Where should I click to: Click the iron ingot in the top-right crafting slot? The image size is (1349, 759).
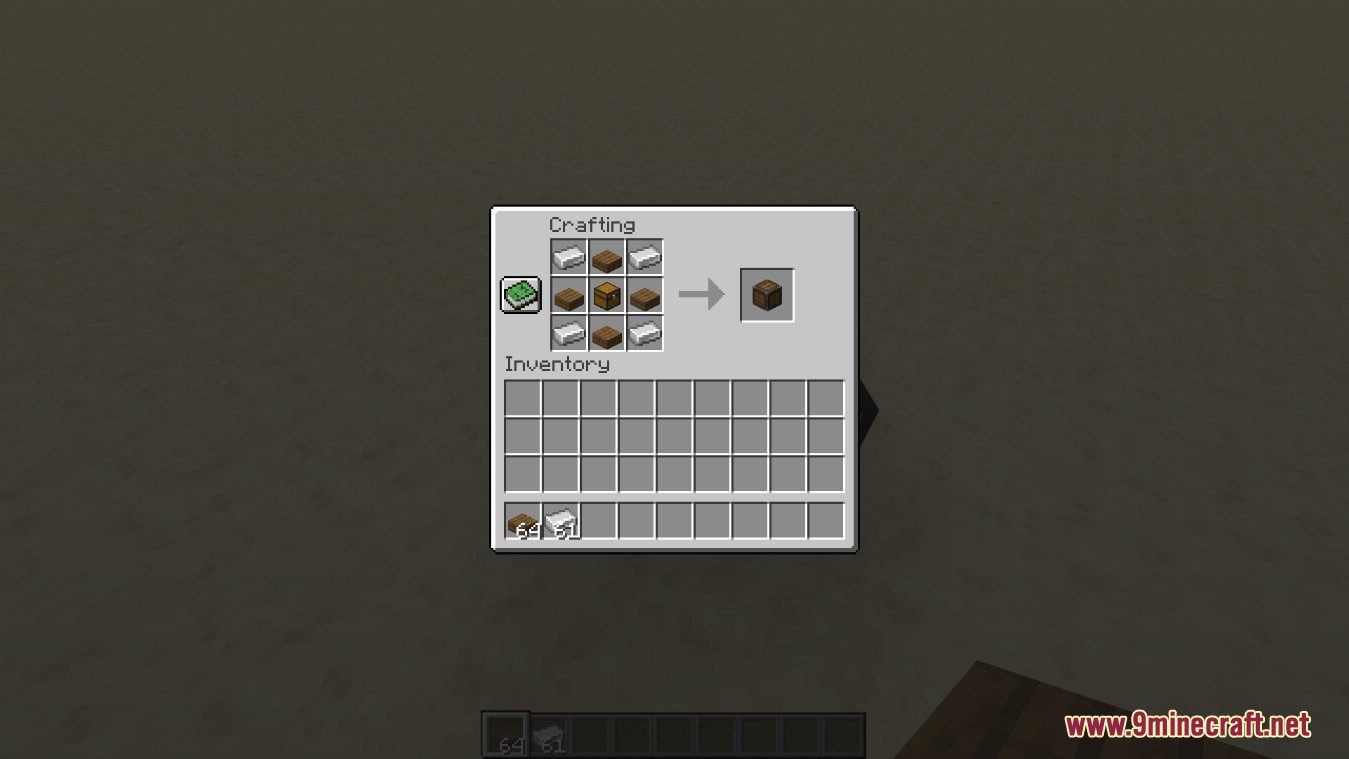pyautogui.click(x=644, y=256)
